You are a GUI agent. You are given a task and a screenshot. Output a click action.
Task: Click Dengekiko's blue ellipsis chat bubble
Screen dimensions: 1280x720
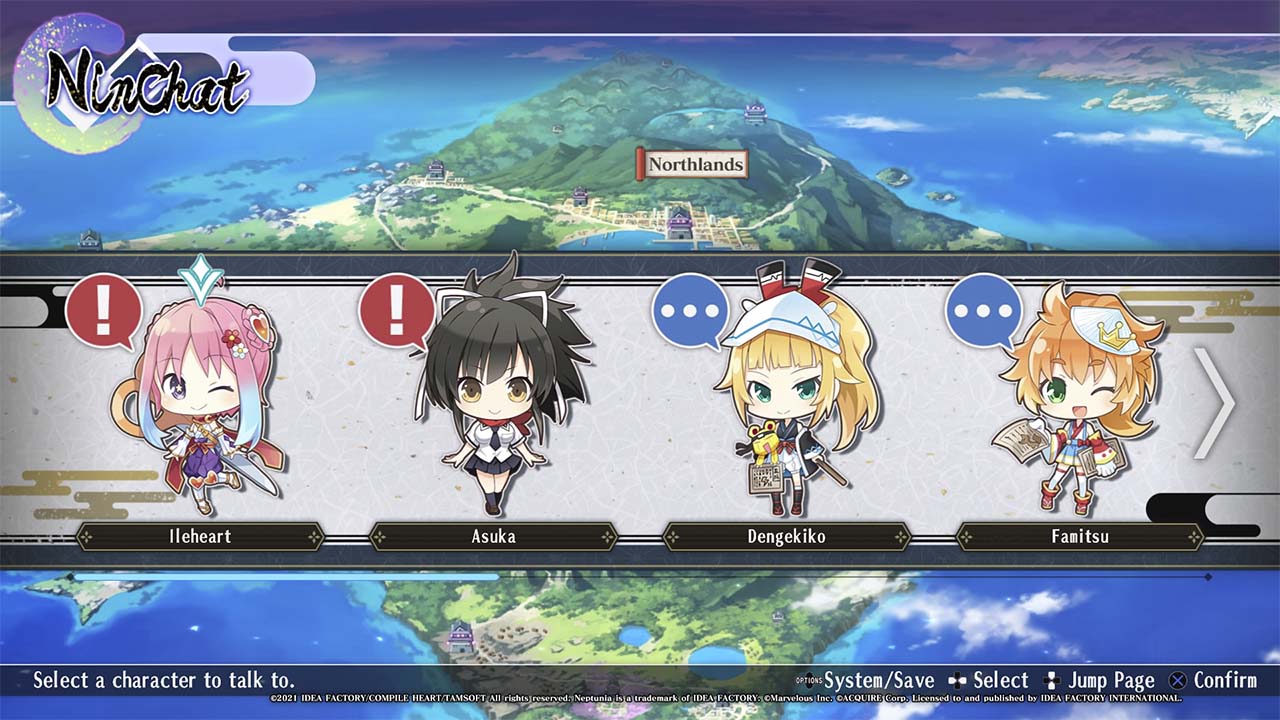click(x=690, y=311)
